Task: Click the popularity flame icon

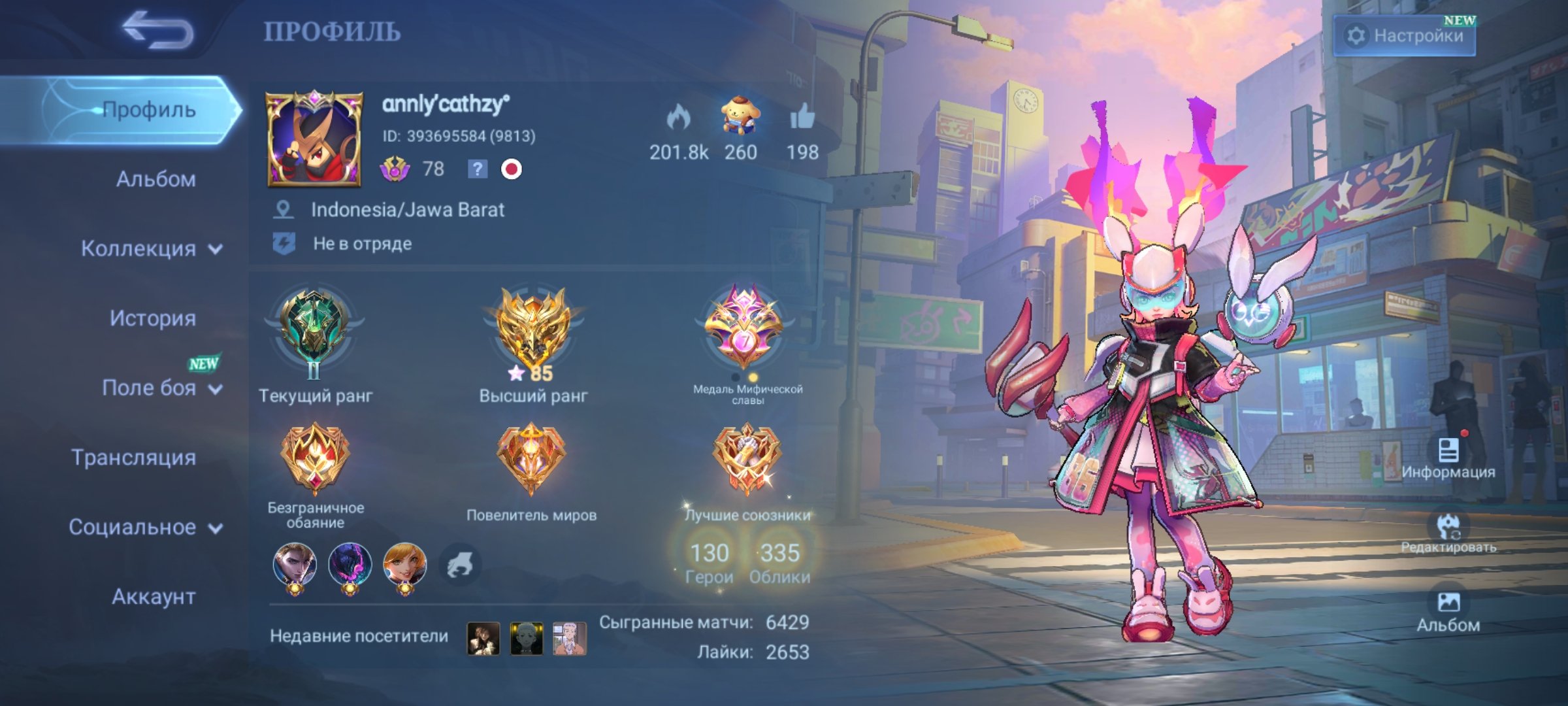Action: tap(679, 118)
